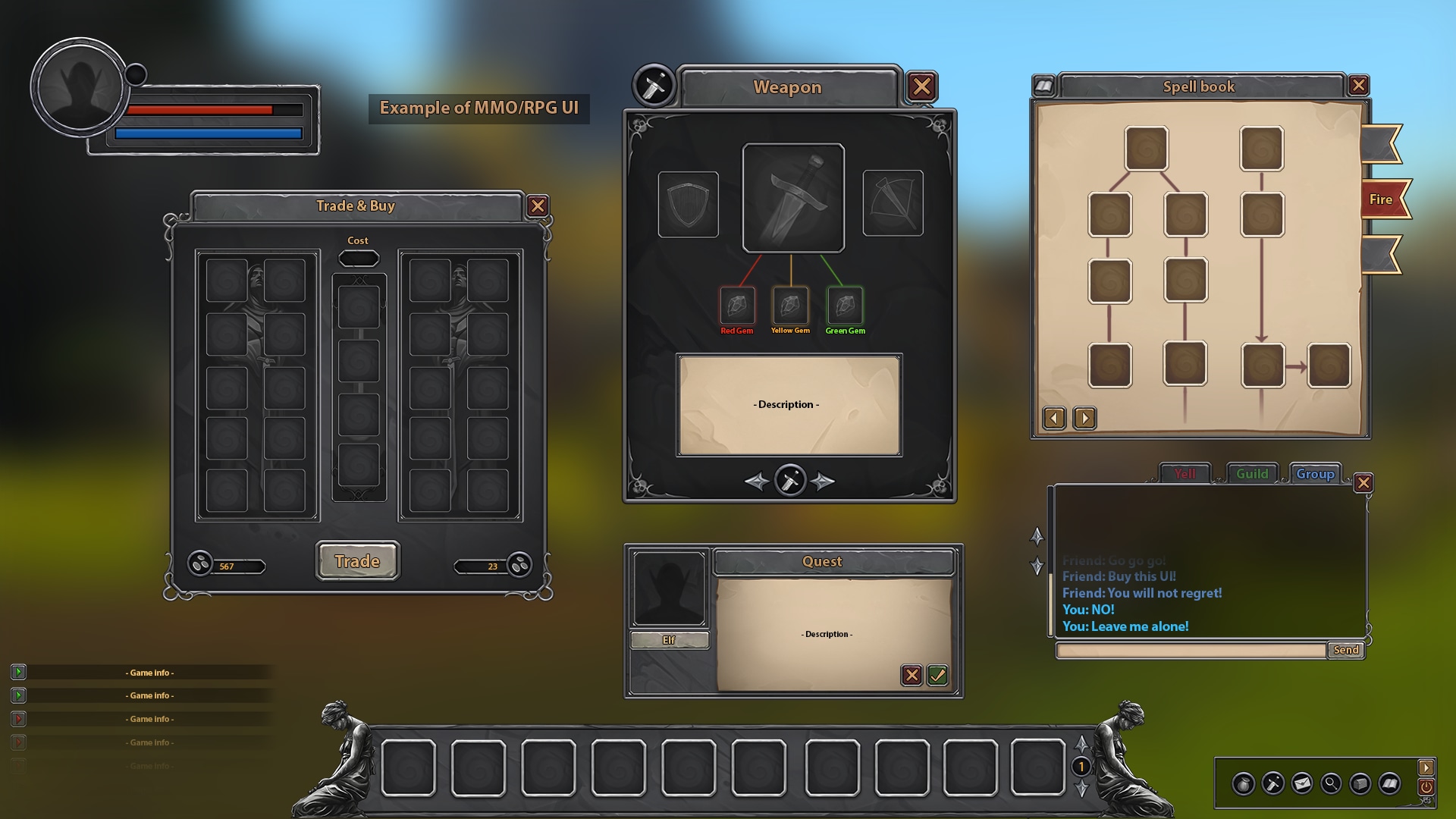Toggle the green arrow beside the first Game info entry
This screenshot has width=1456, height=819.
(x=17, y=672)
